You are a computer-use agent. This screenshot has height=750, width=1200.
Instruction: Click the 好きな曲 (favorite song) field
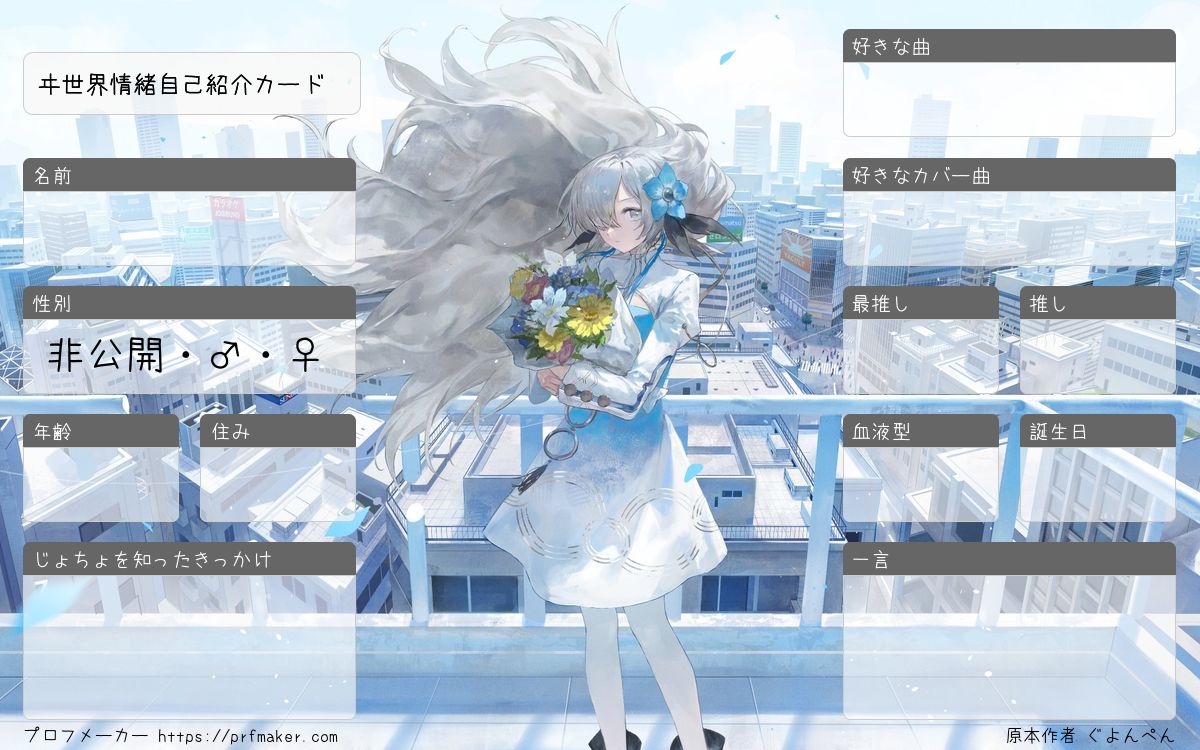click(x=1009, y=99)
